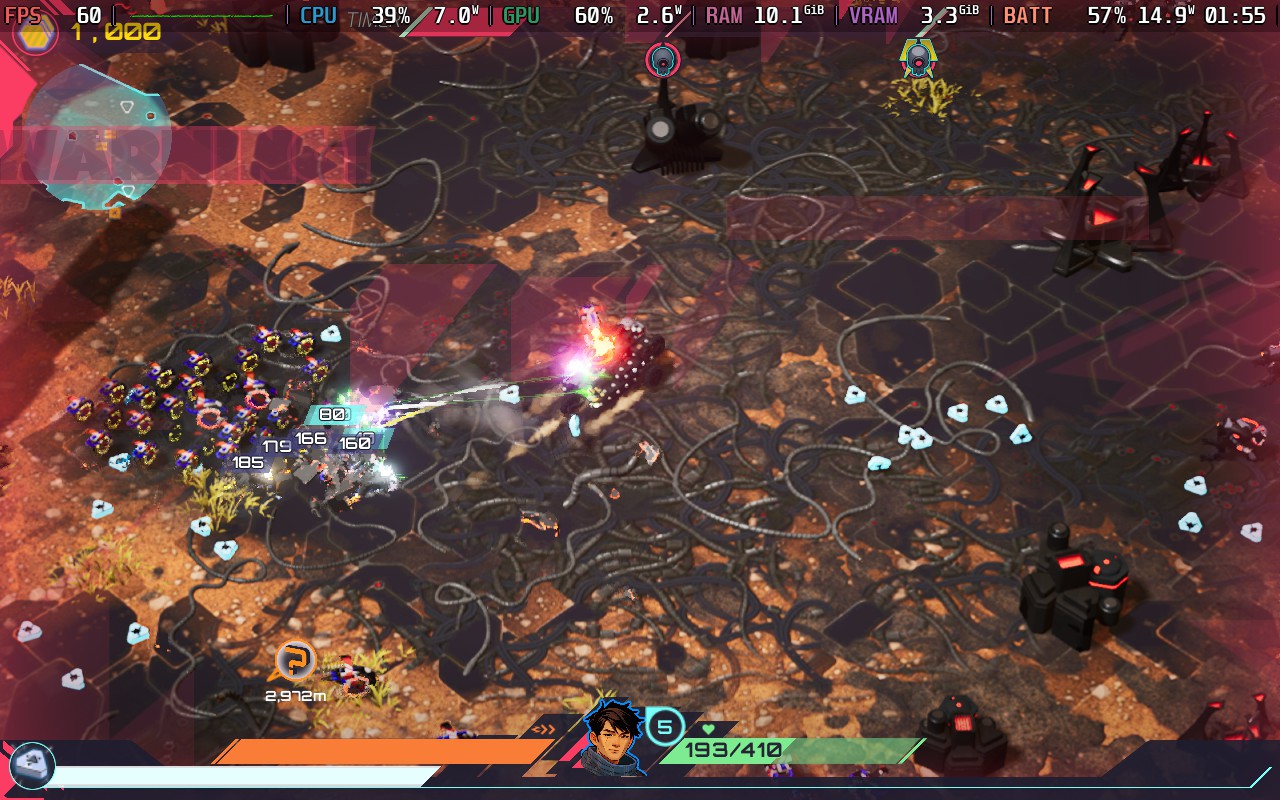The height and width of the screenshot is (800, 1280).
Task: Expand the CPU usage section of the overlay
Action: (316, 15)
